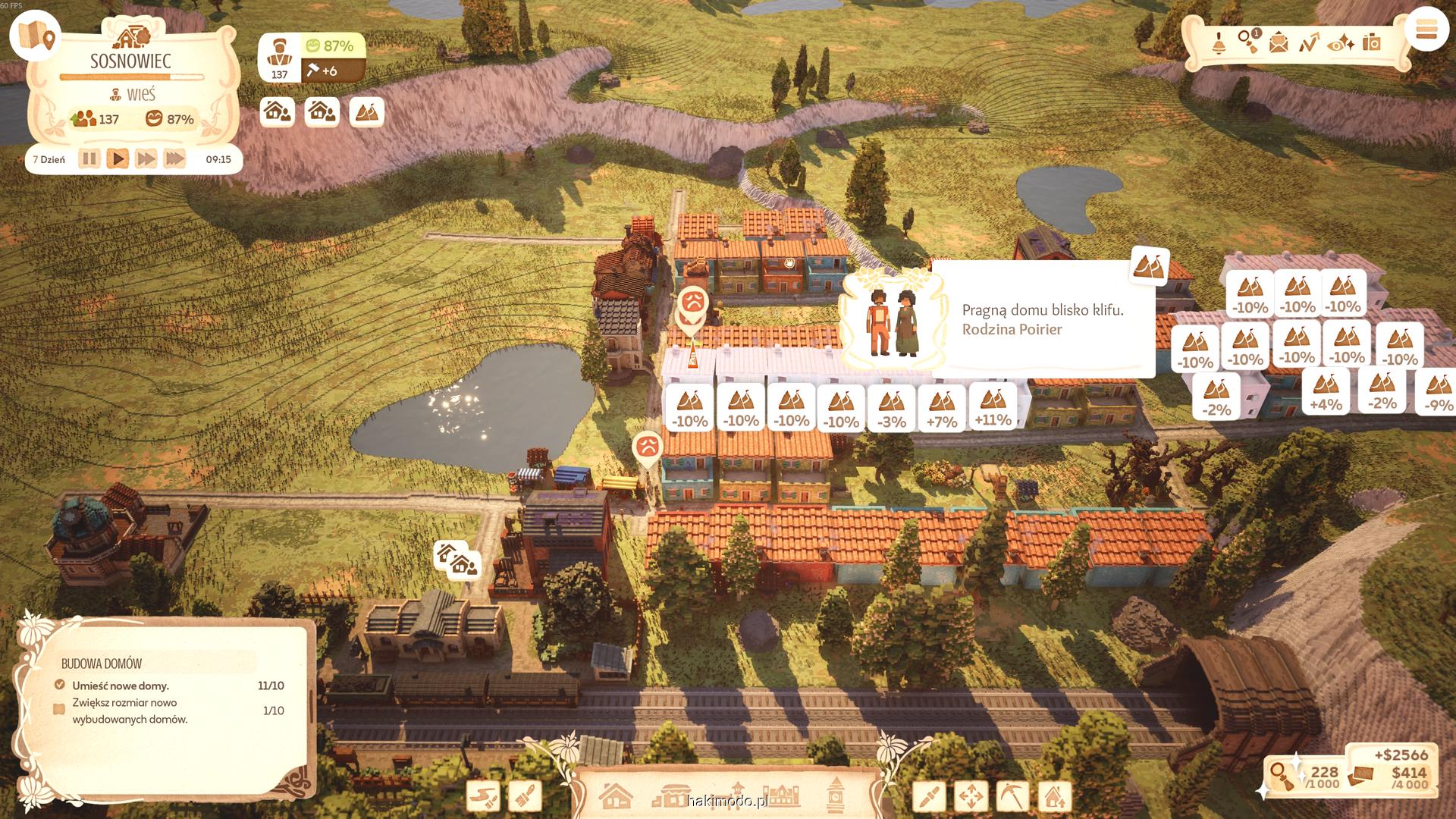Viewport: 1456px width, 819px height.
Task: Click the bell notifications icon
Action: point(1219,43)
